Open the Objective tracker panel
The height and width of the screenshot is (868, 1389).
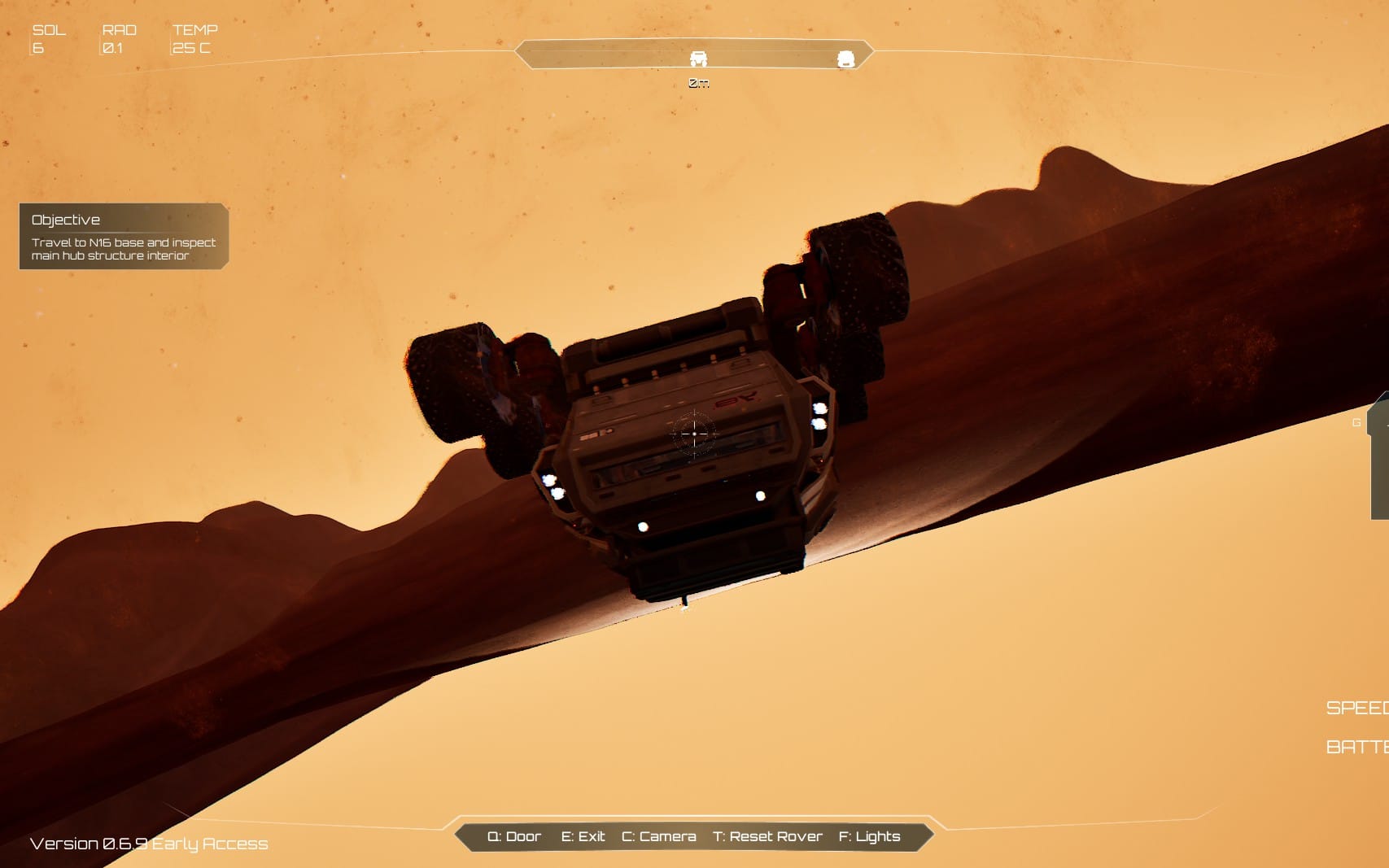point(123,236)
